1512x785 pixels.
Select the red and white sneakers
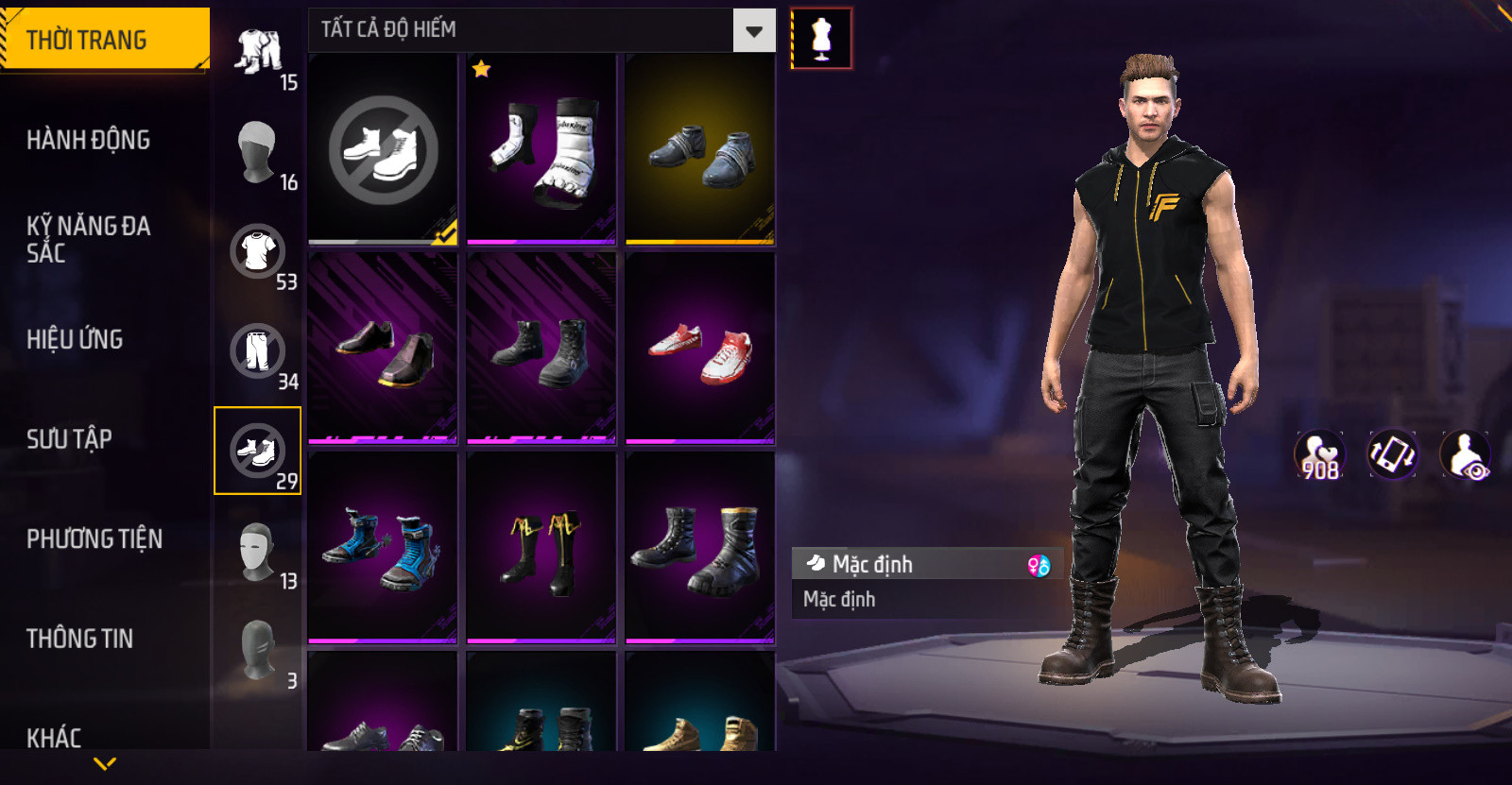tap(700, 349)
